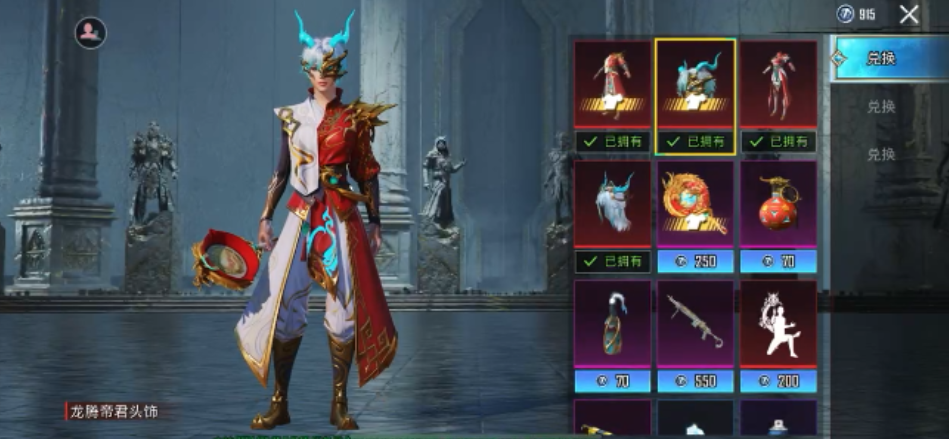Viewport: 949px width, 439px height.
Task: Select the owned red outfit top item
Action: (x=613, y=85)
